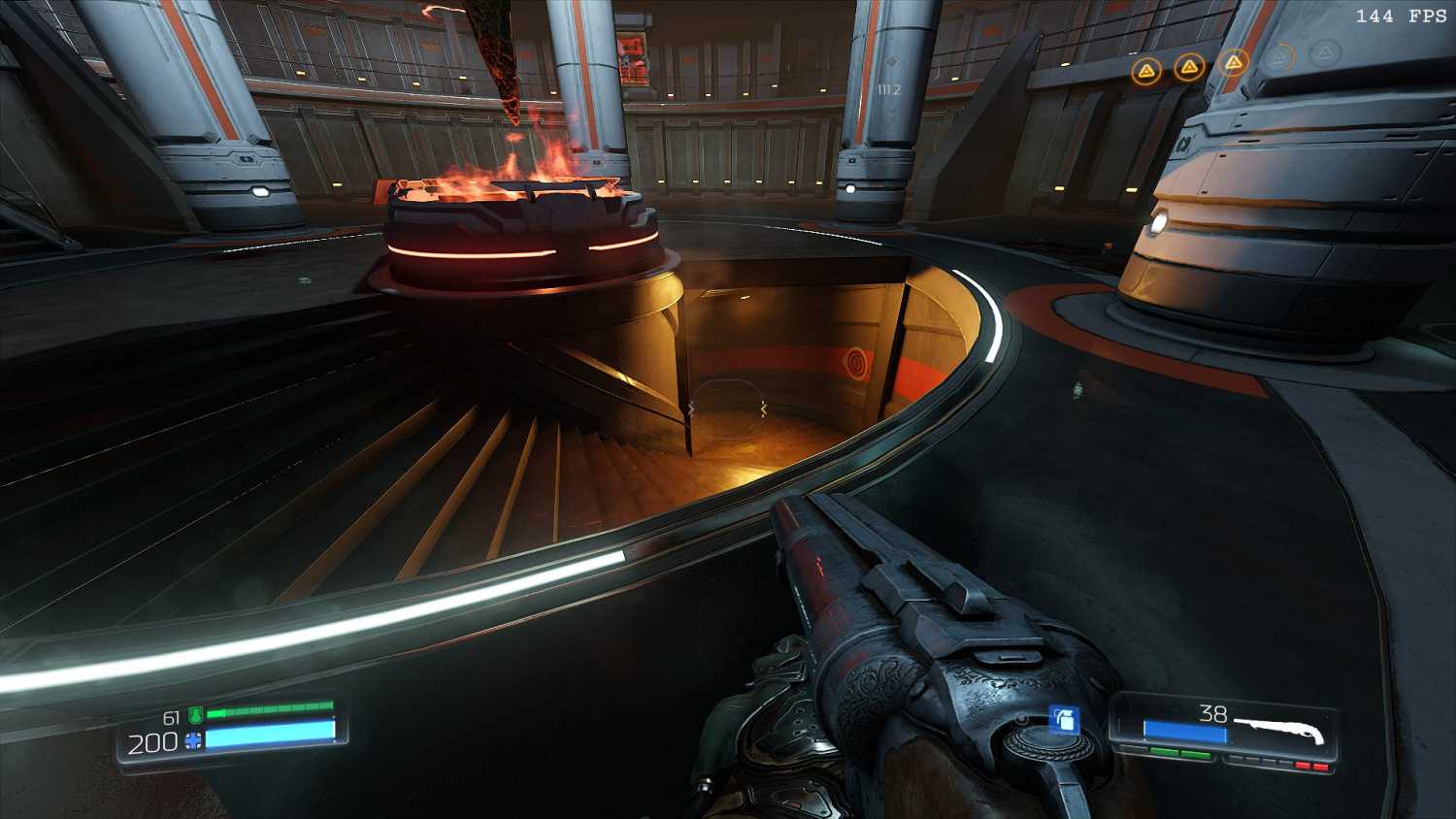Click the blue health cross icon
The image size is (1456, 819).
(x=194, y=741)
